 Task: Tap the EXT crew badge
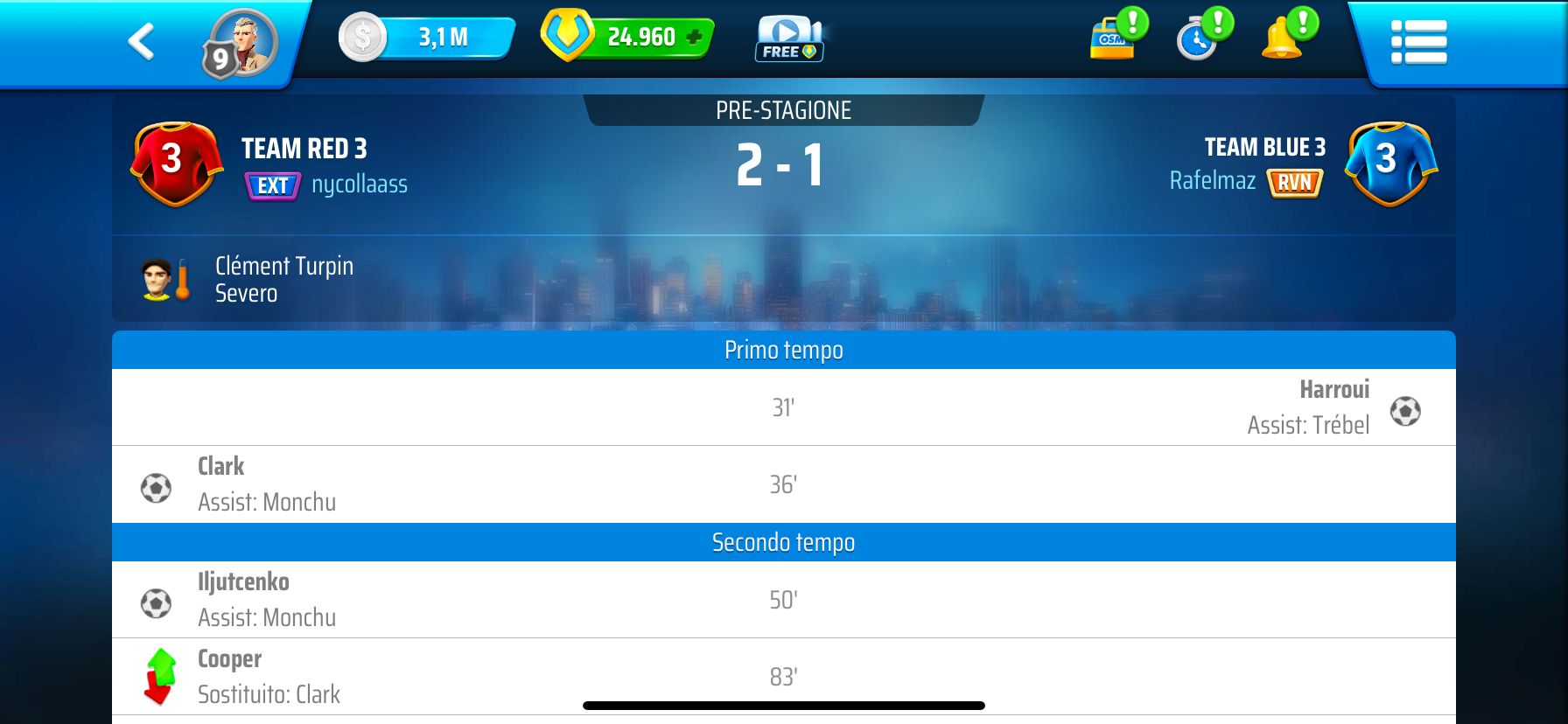tap(273, 185)
